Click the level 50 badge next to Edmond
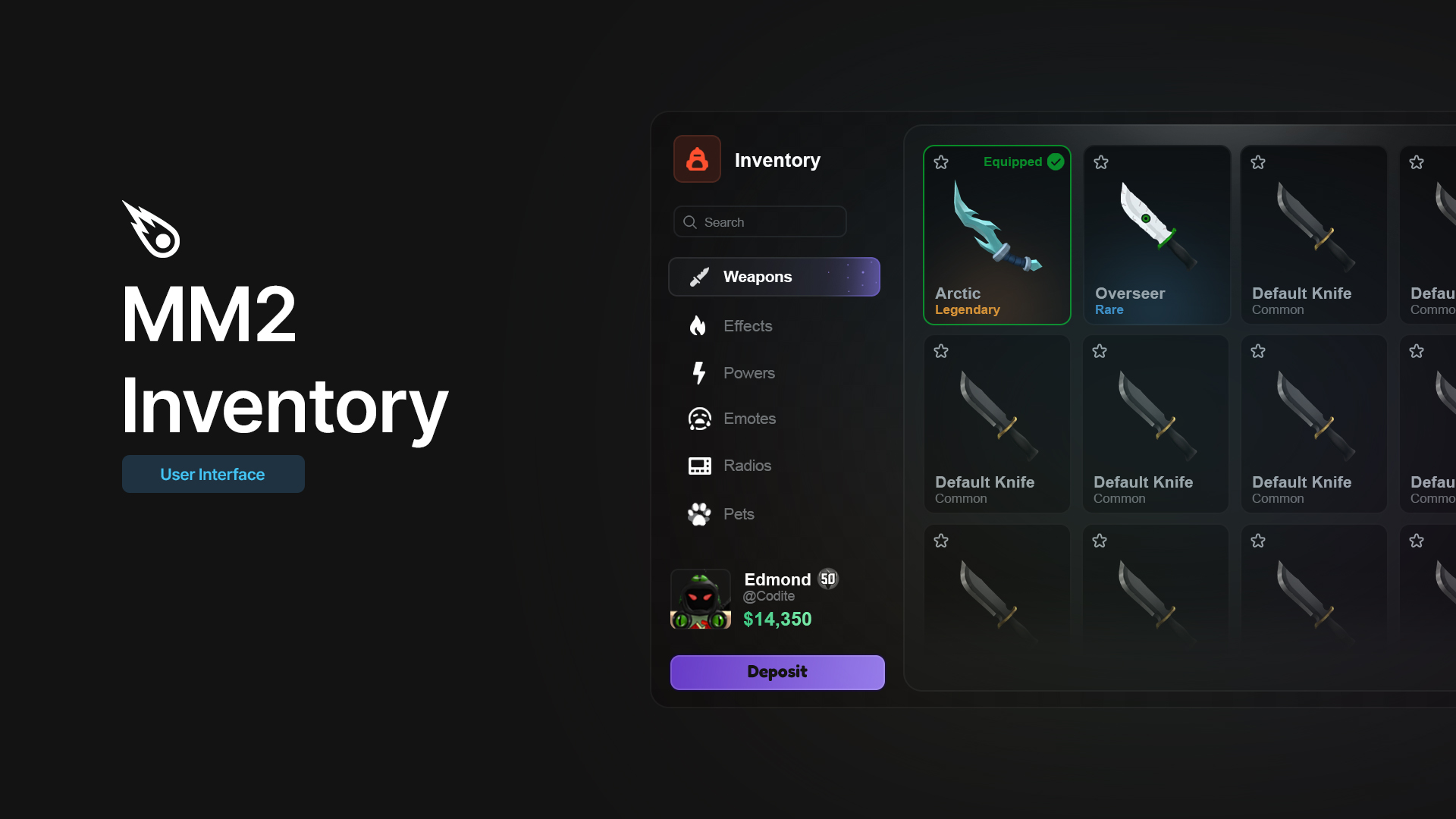The width and height of the screenshot is (1456, 819). [x=828, y=579]
